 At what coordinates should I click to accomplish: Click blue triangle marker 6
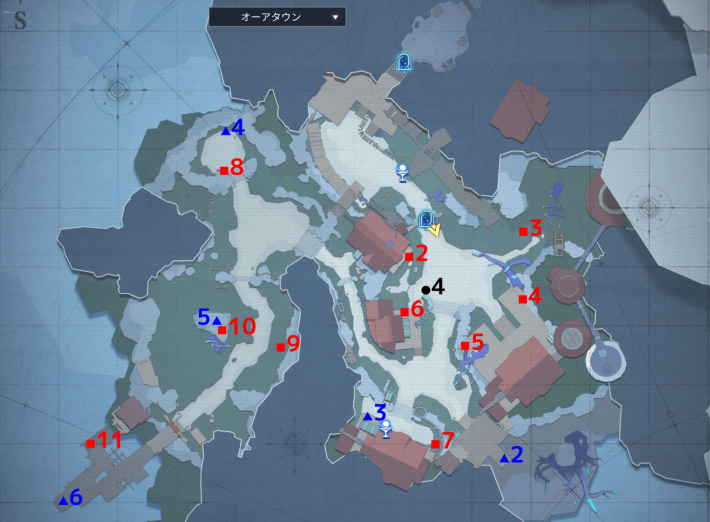63,500
